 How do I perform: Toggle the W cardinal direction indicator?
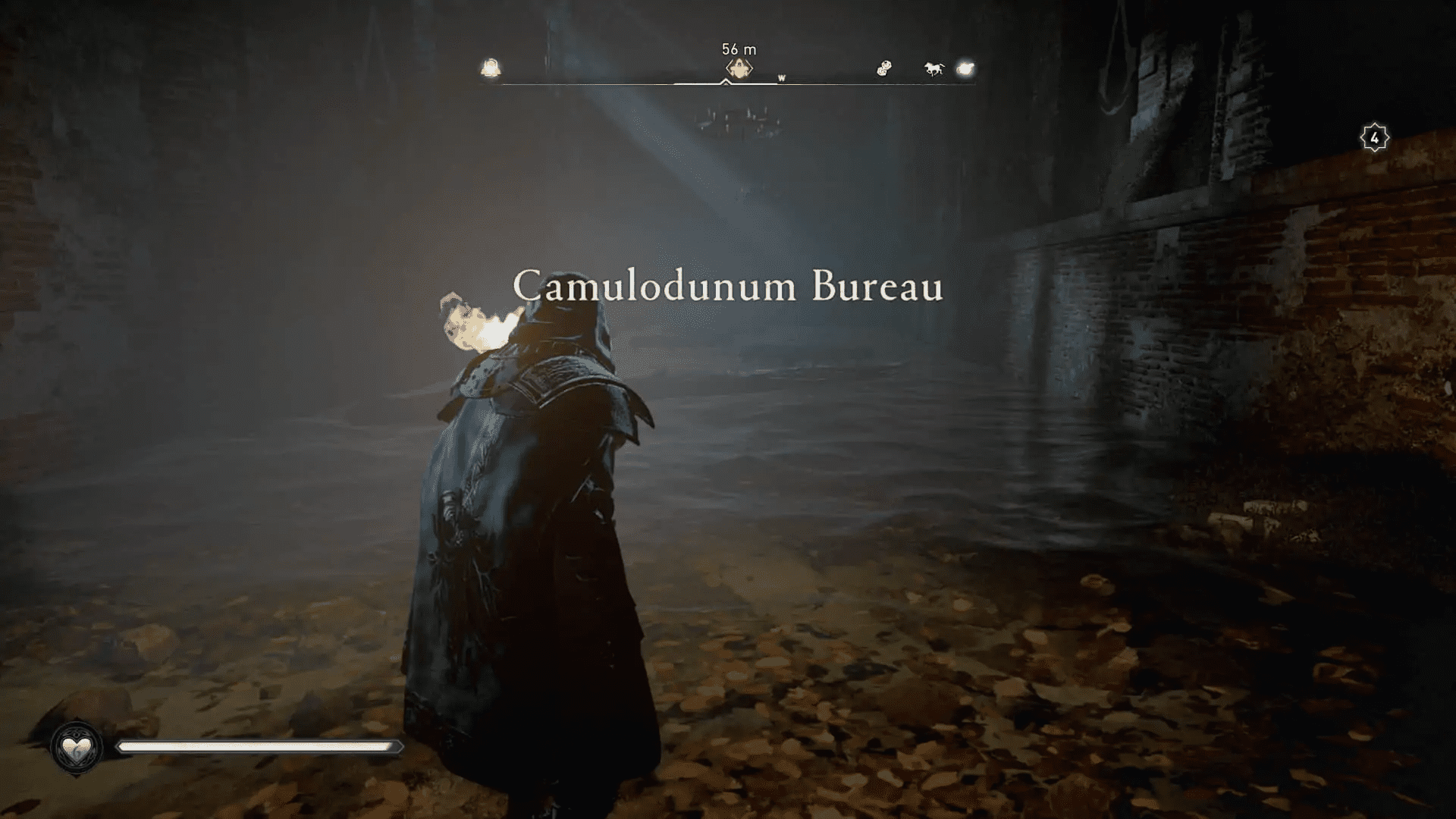click(x=783, y=77)
